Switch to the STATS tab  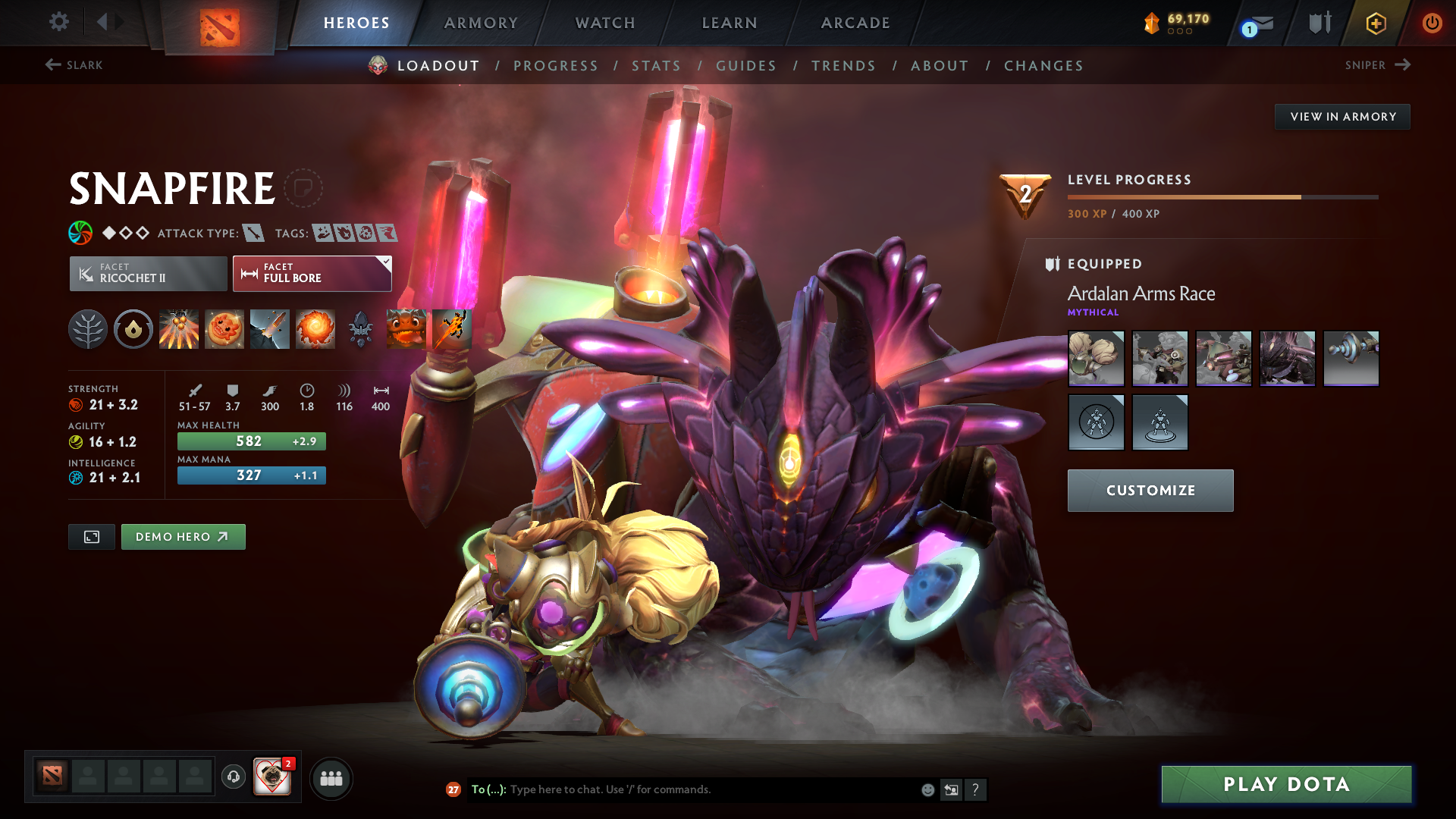click(x=657, y=66)
